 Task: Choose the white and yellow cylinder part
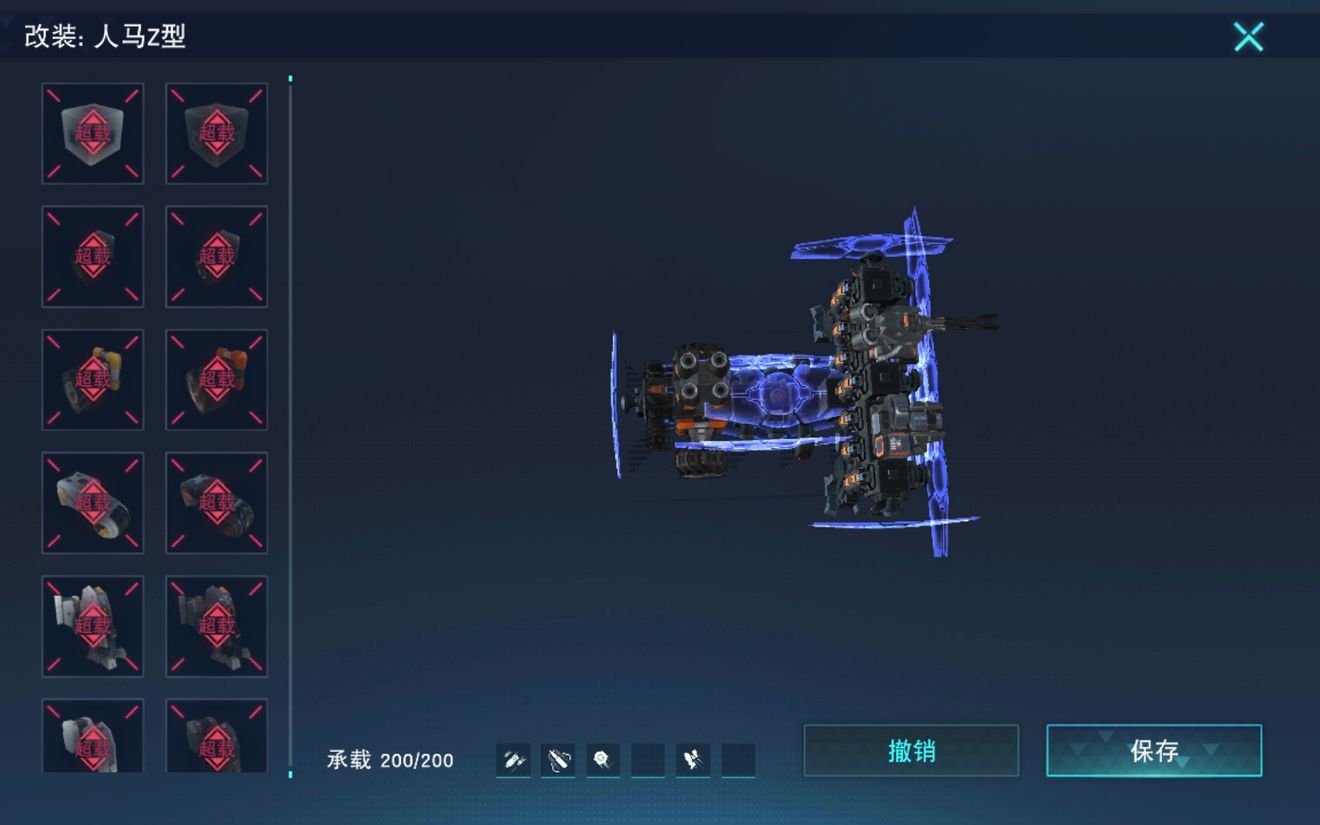(93, 503)
